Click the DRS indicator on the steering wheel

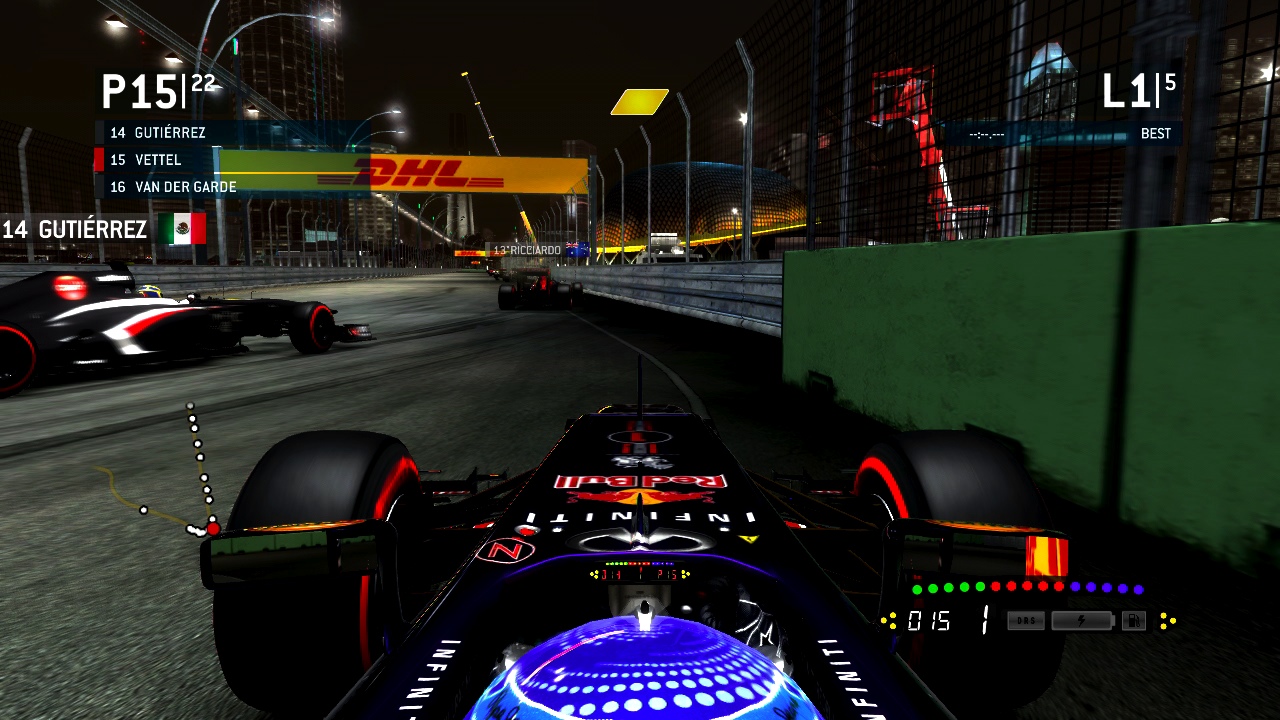1026,621
